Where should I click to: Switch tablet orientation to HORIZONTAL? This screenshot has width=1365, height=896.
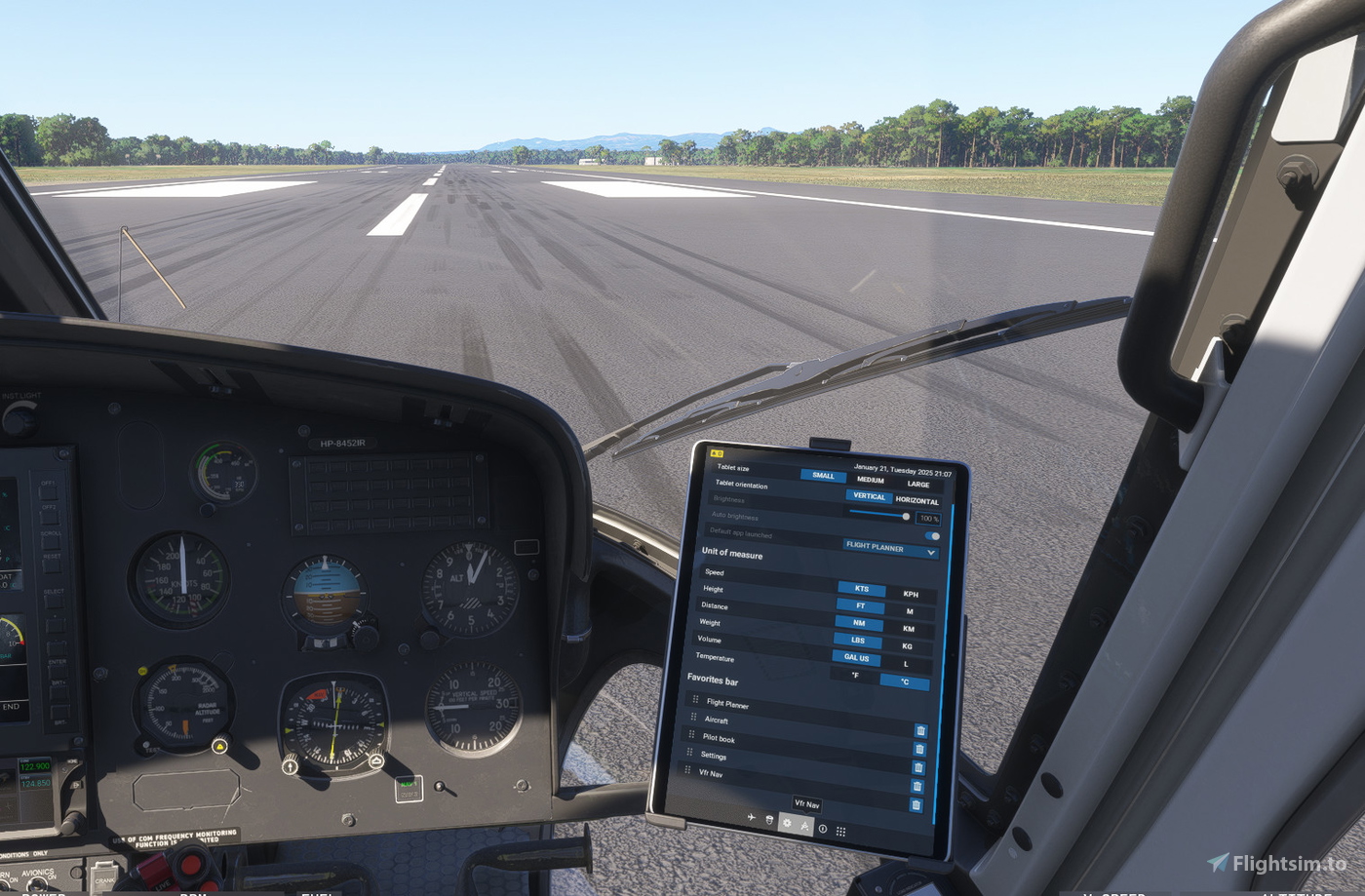coord(917,500)
